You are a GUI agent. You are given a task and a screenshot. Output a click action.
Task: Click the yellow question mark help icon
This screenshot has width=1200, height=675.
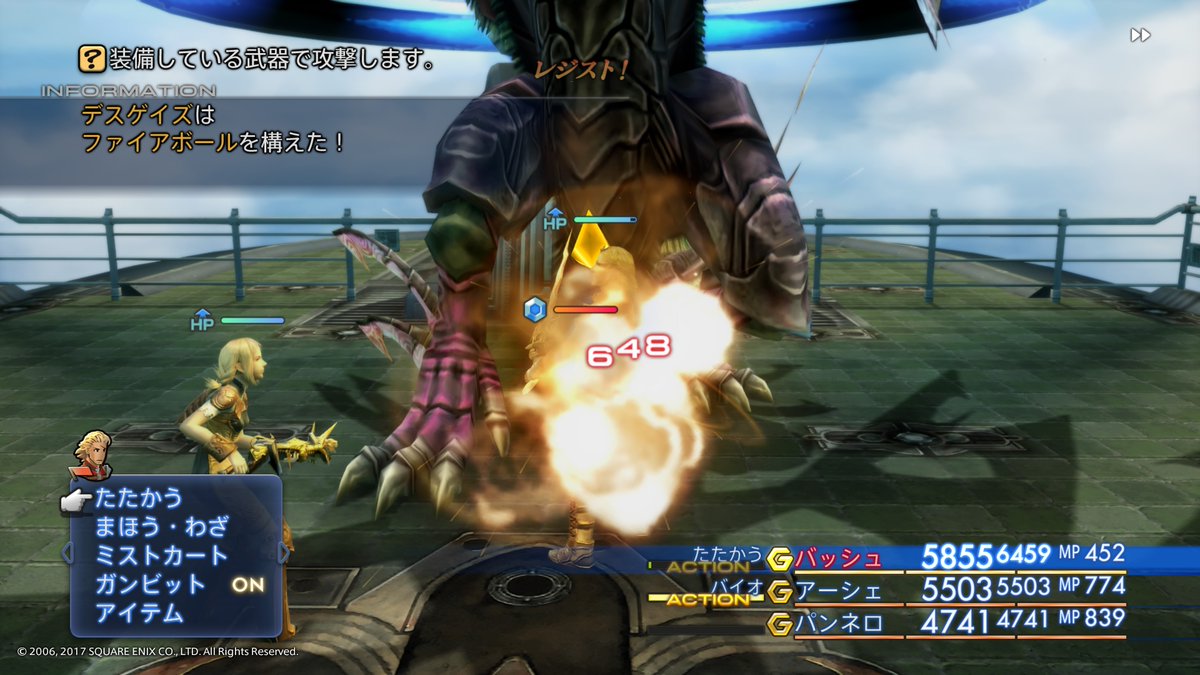92,60
